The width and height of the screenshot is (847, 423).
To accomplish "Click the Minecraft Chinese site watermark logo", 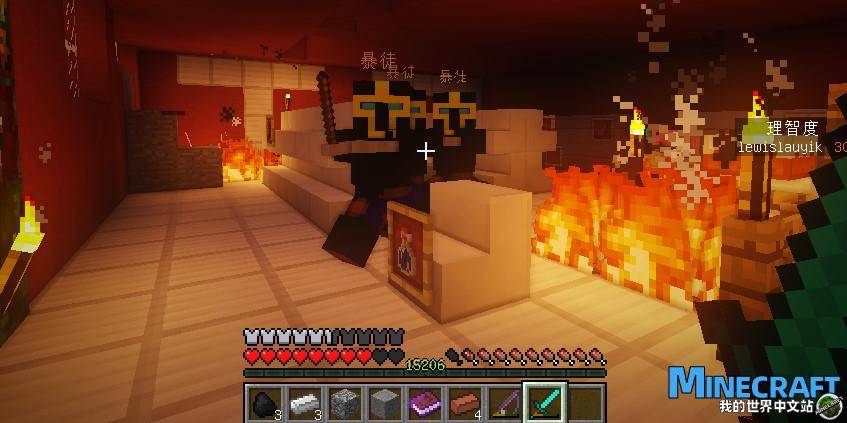I will click(x=753, y=392).
